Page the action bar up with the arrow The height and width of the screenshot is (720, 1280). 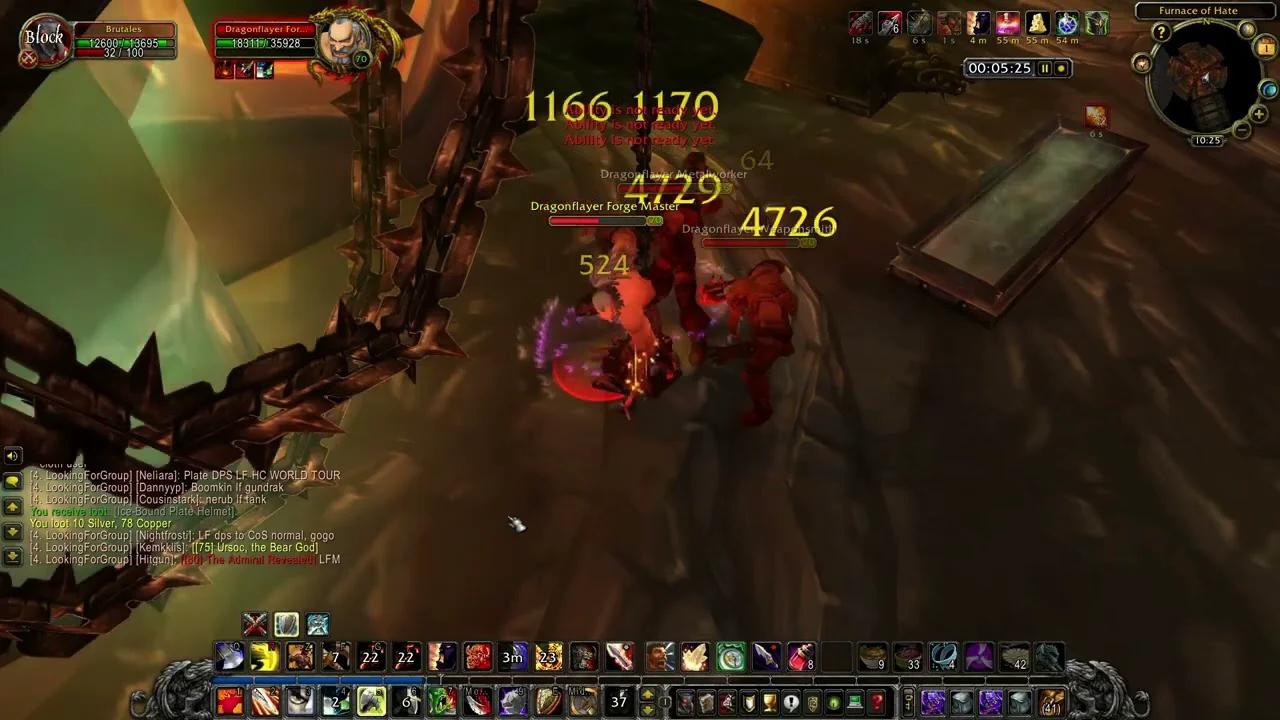[646, 694]
